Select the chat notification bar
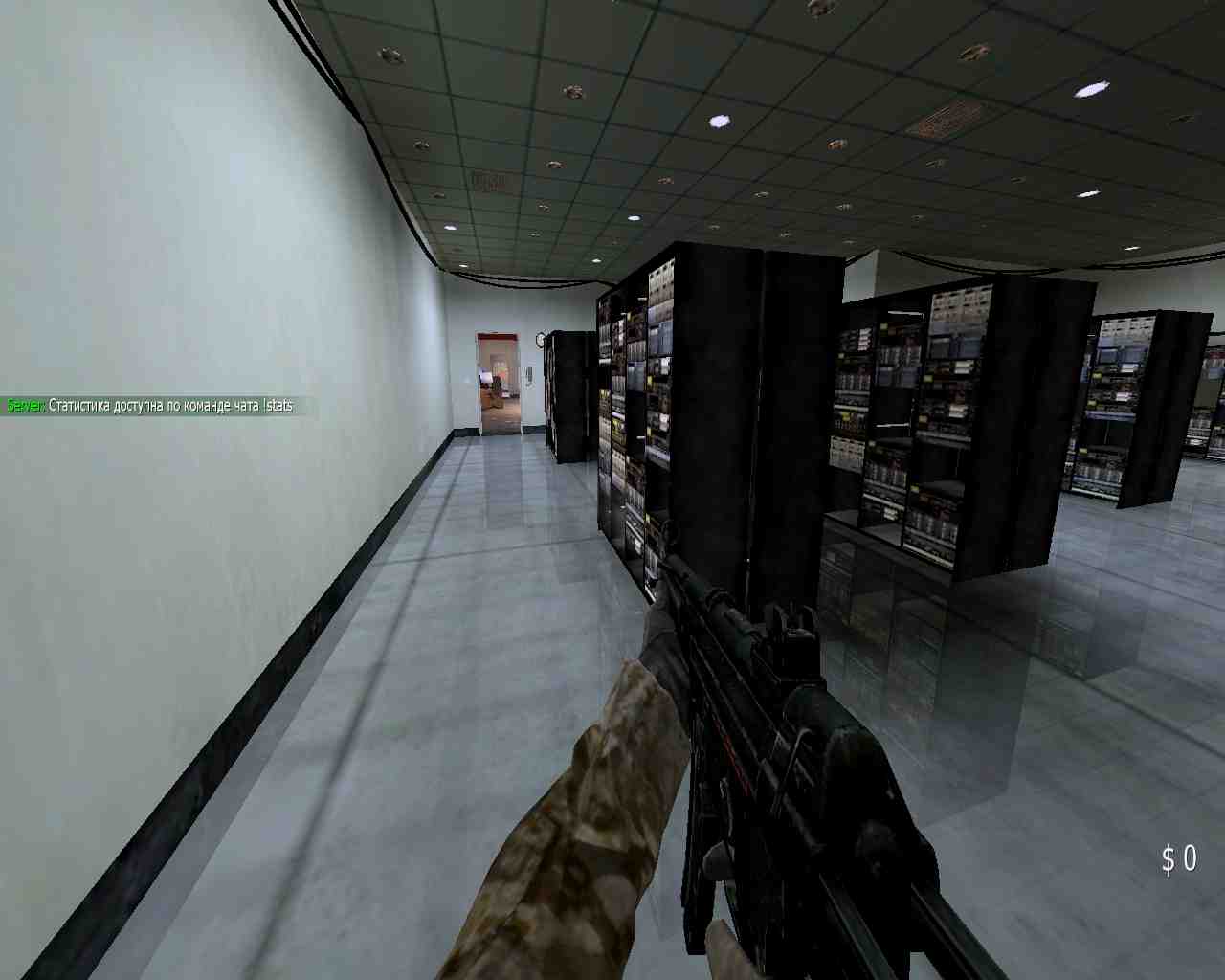 (x=153, y=406)
